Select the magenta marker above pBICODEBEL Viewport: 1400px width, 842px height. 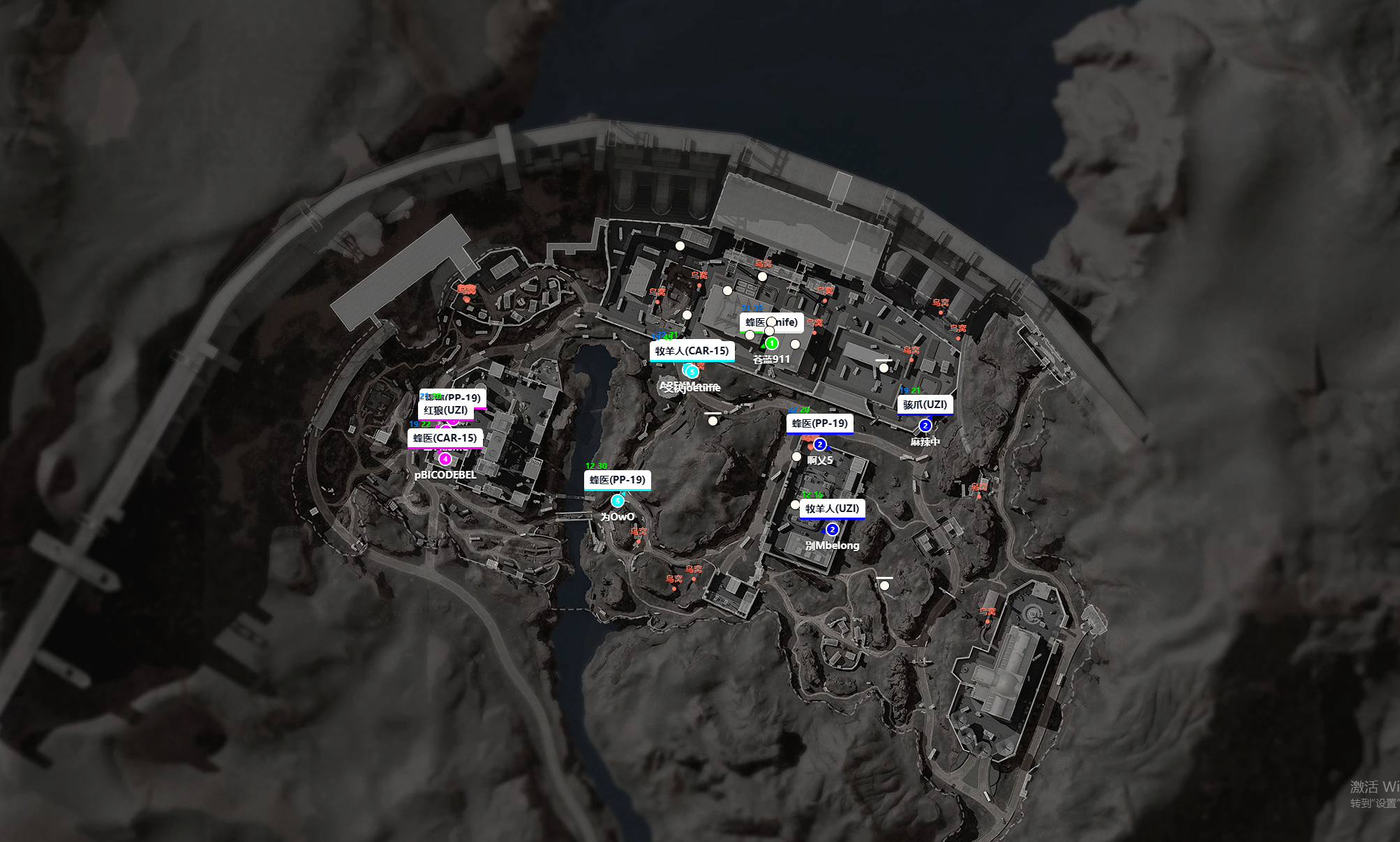pyautogui.click(x=445, y=459)
